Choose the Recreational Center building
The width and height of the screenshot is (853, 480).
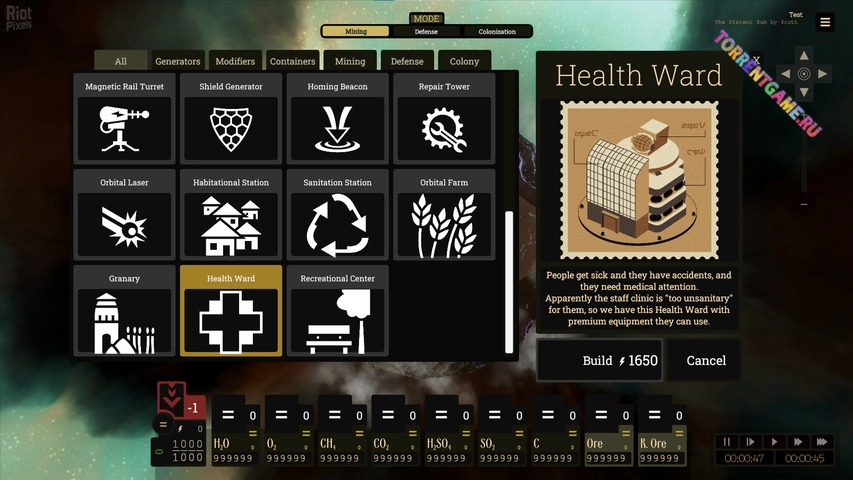pos(338,310)
